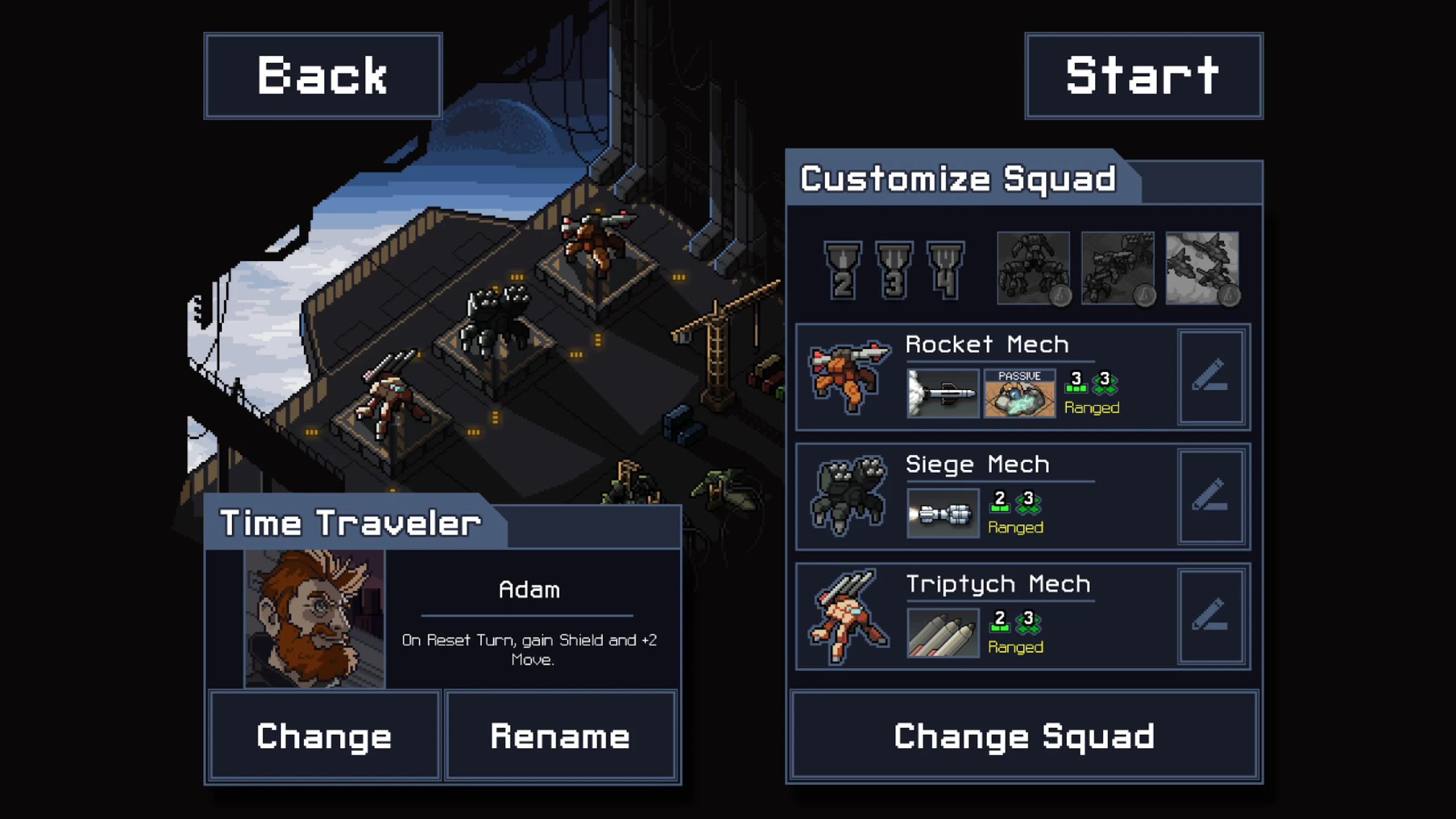This screenshot has height=819, width=1456.
Task: Select the jet fighters achievement thumbnail
Action: point(1202,268)
